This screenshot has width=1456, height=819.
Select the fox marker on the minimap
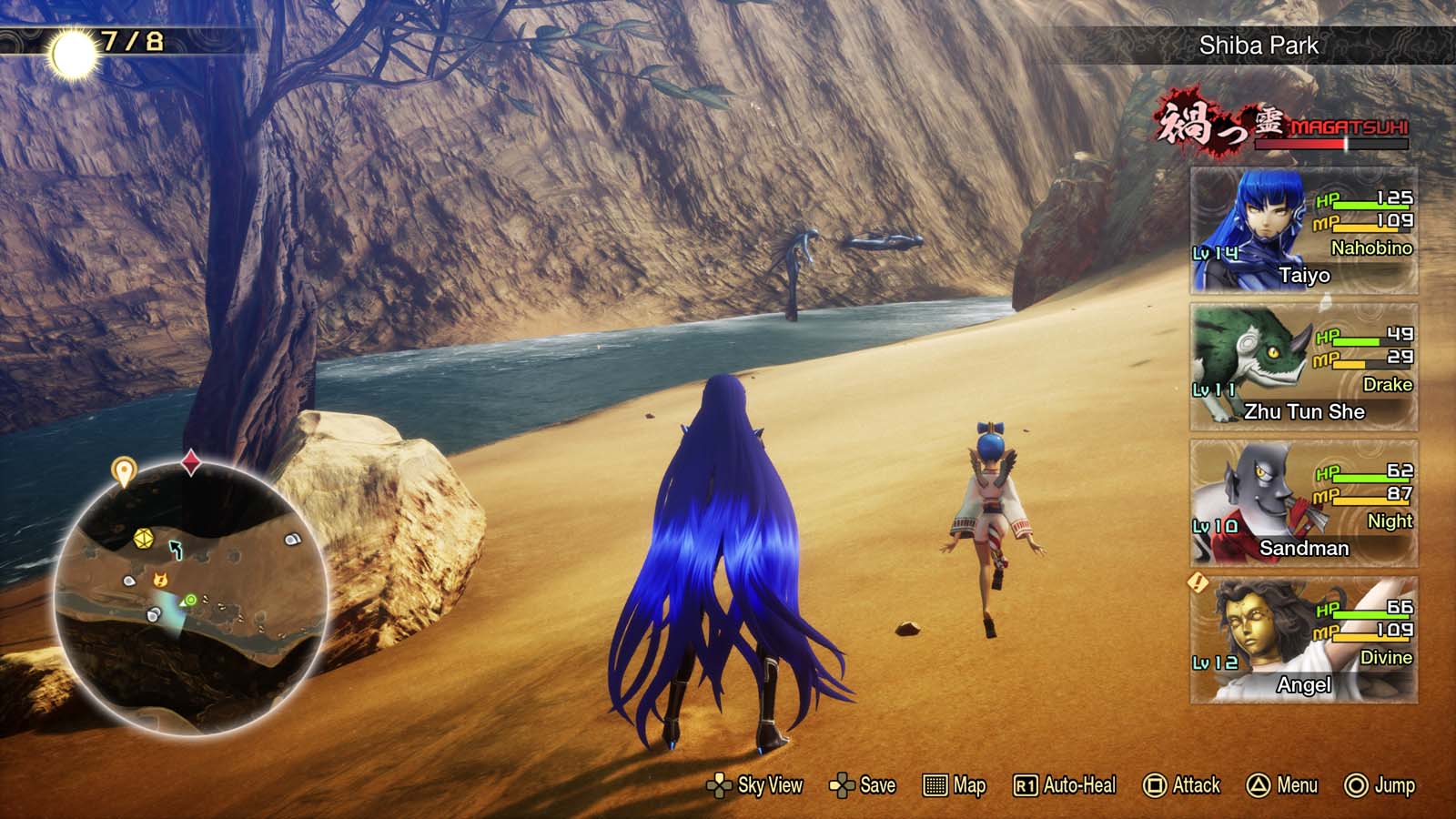[159, 579]
